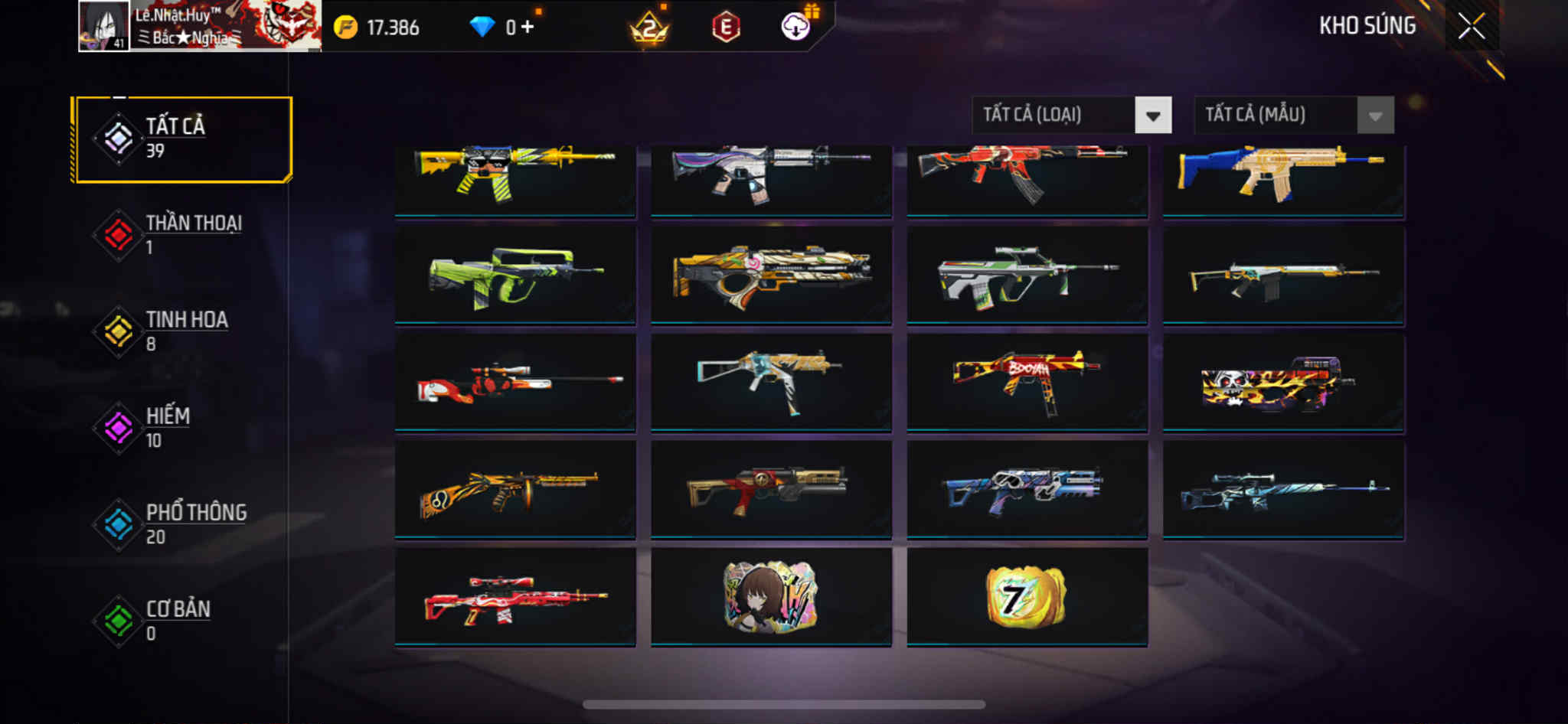This screenshot has width=1568, height=724.
Task: Open the cloud download gift icon
Action: 796,27
